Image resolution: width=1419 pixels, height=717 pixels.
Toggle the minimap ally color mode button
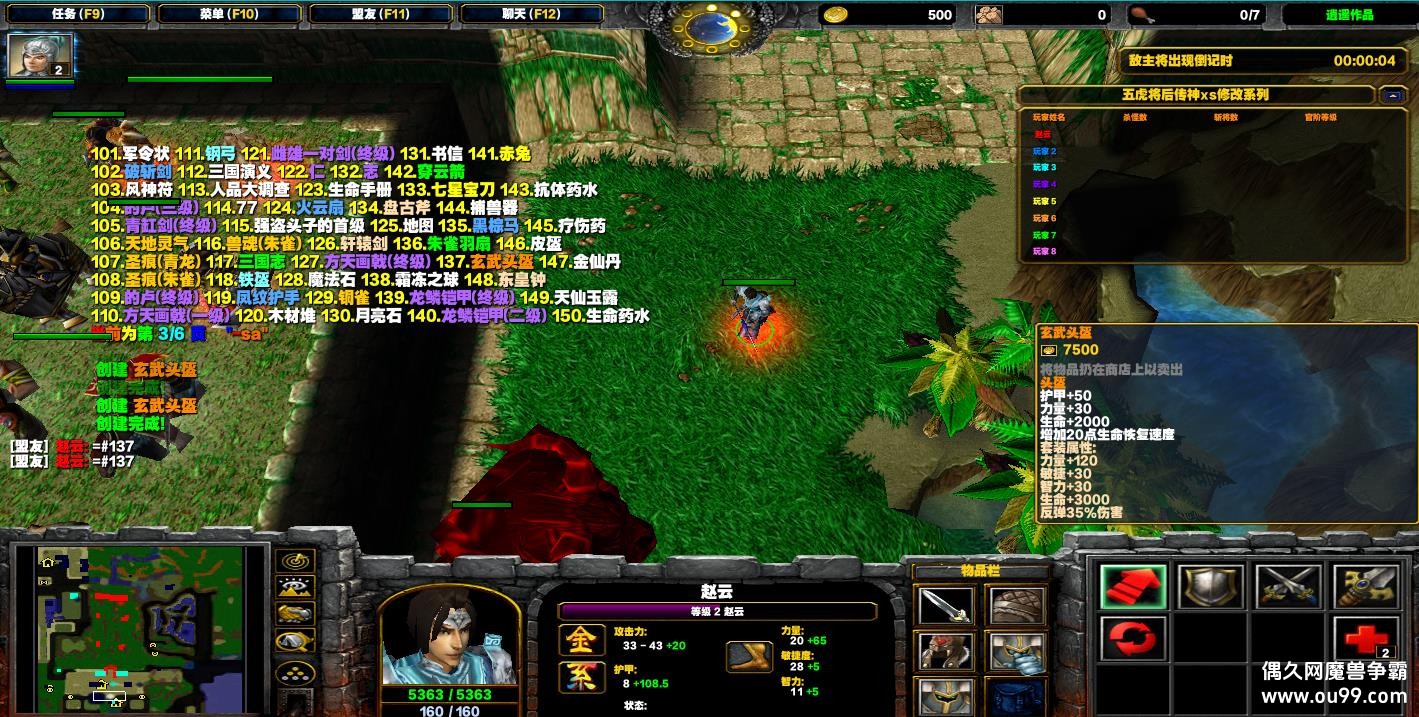[297, 614]
